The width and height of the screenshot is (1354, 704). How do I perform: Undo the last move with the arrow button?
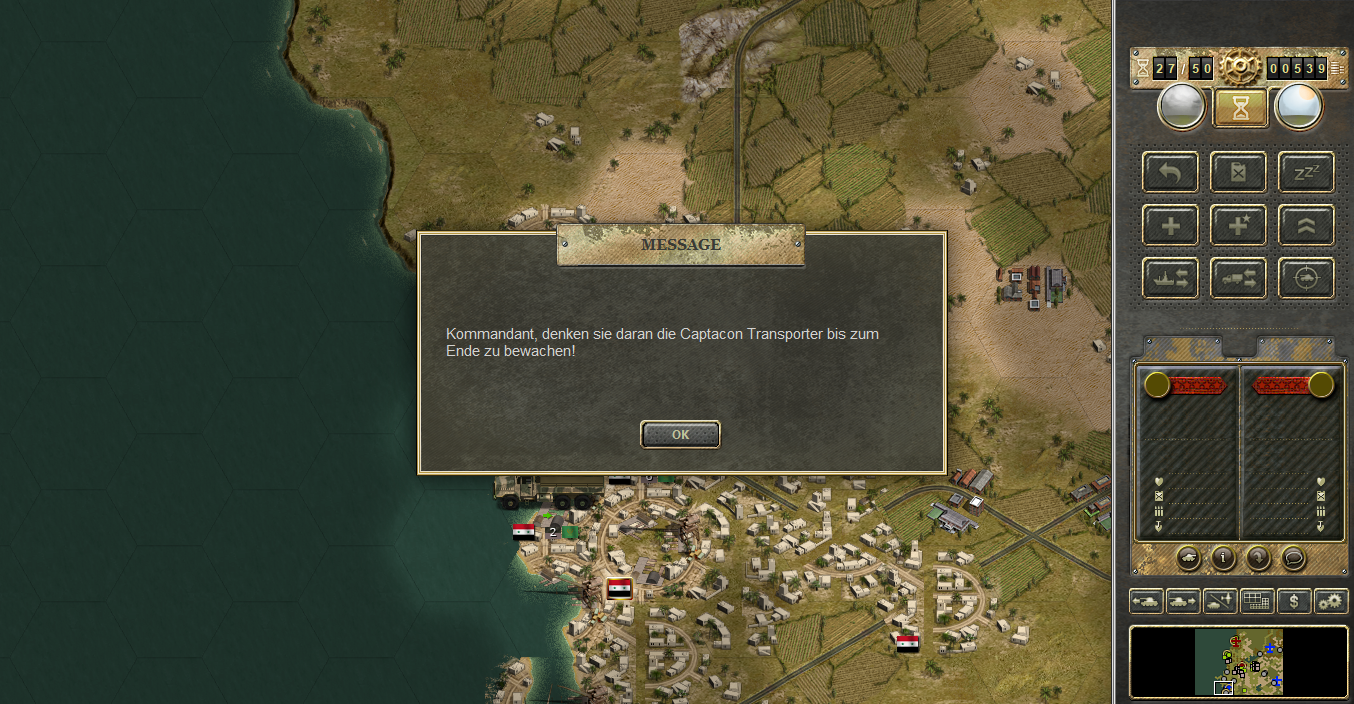1170,172
